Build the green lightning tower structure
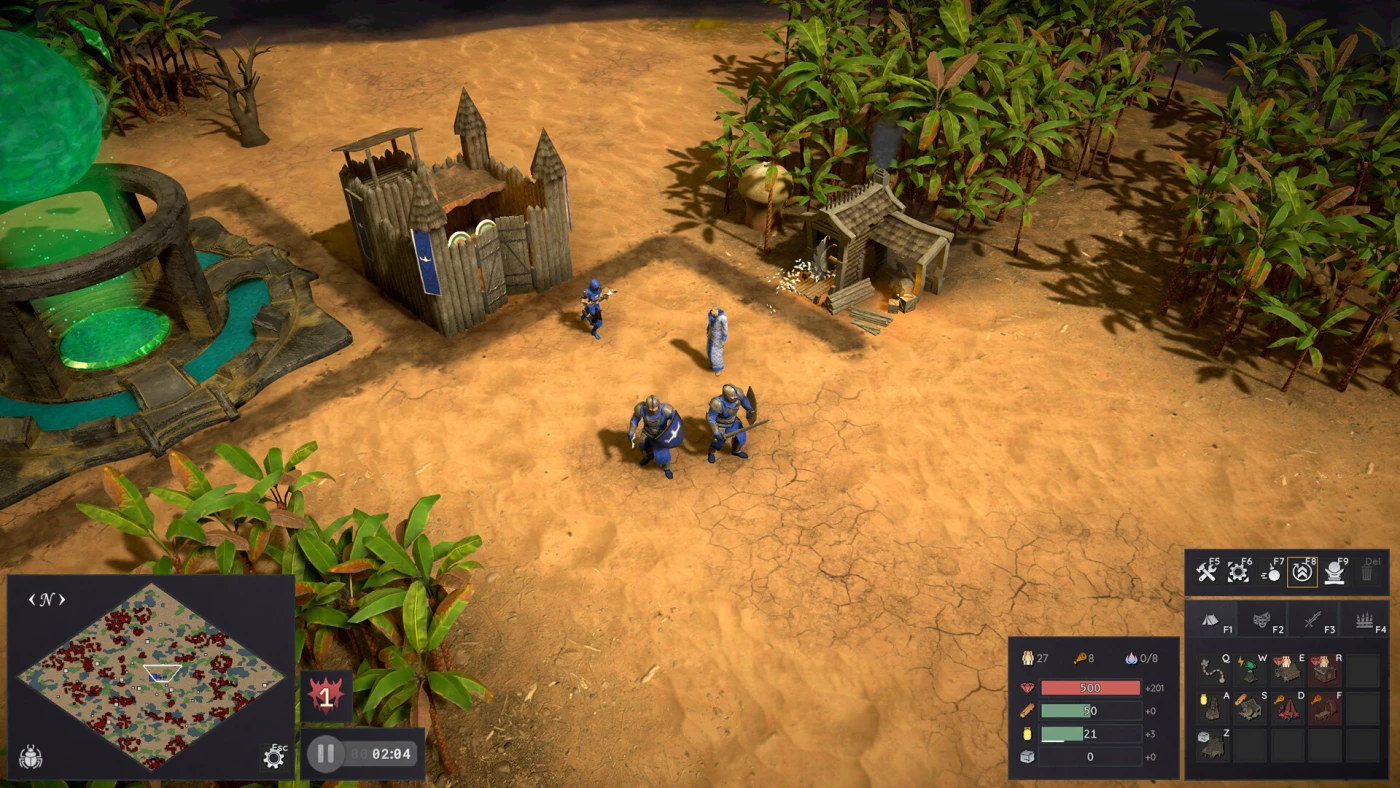The width and height of the screenshot is (1400, 788). click(x=1250, y=669)
